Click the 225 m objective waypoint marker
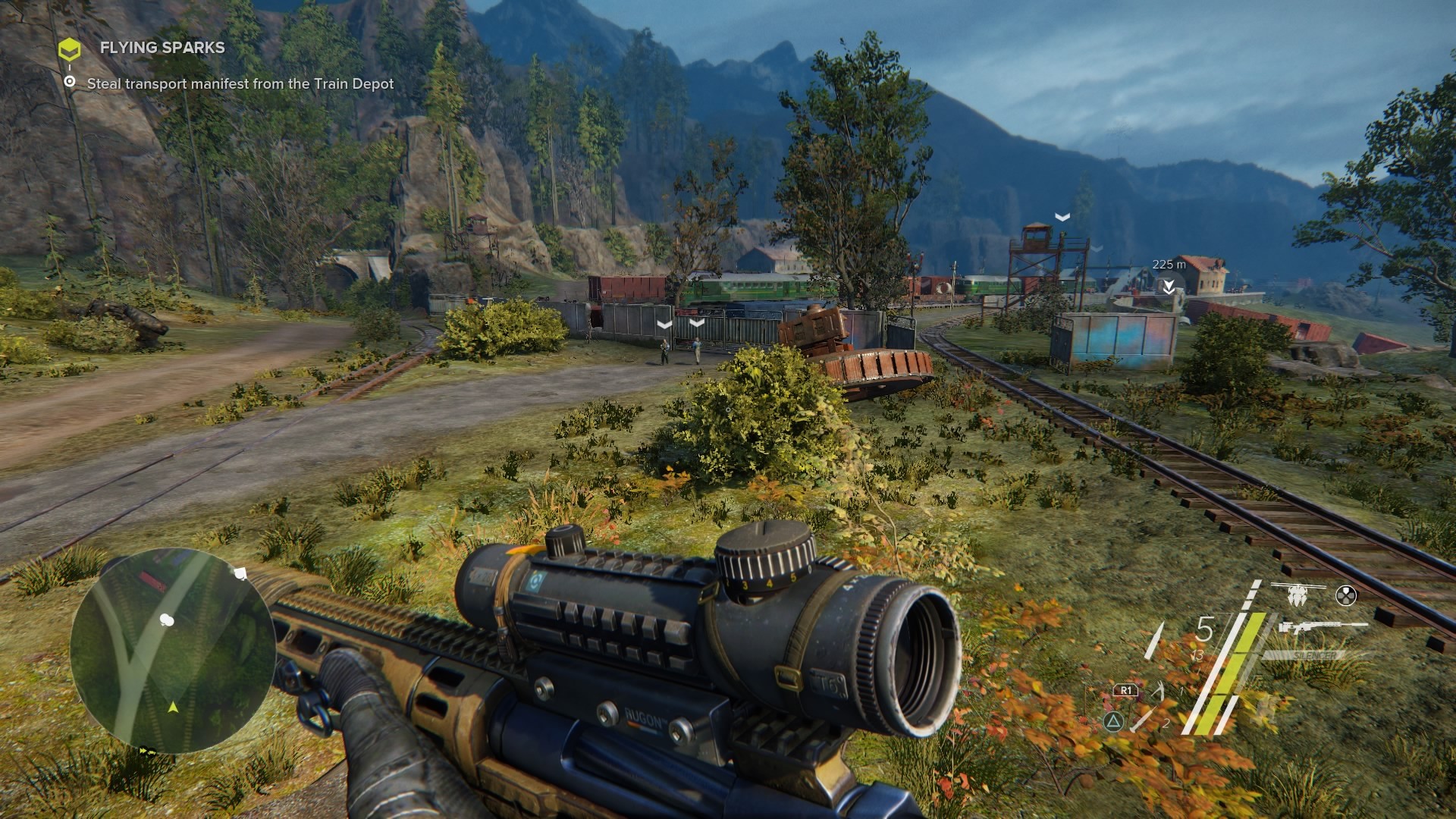This screenshot has width=1456, height=819. pyautogui.click(x=1169, y=286)
